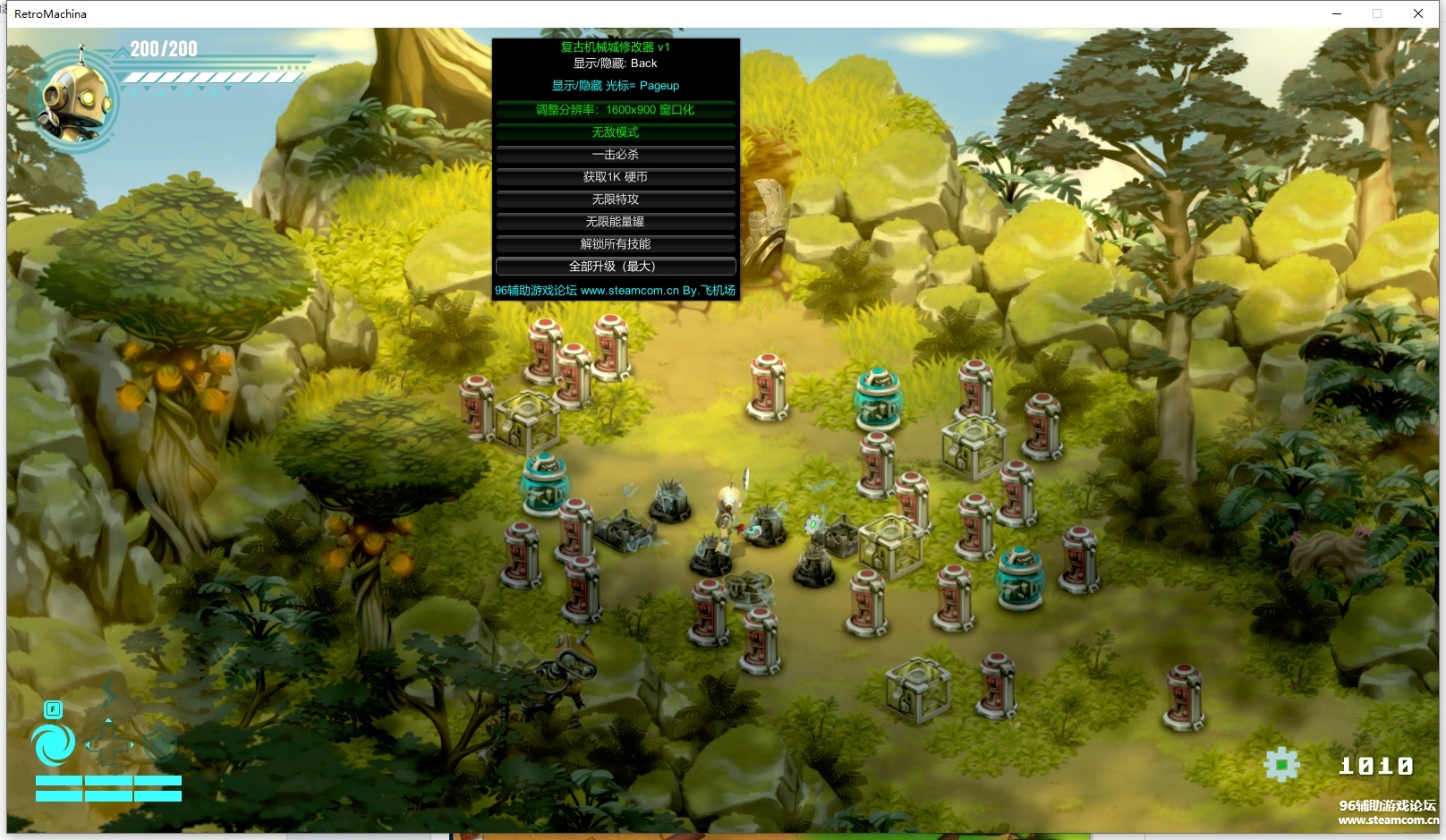Select 解锁所有技能 to unlock skills
Screen dimensions: 1446x840
click(x=616, y=244)
